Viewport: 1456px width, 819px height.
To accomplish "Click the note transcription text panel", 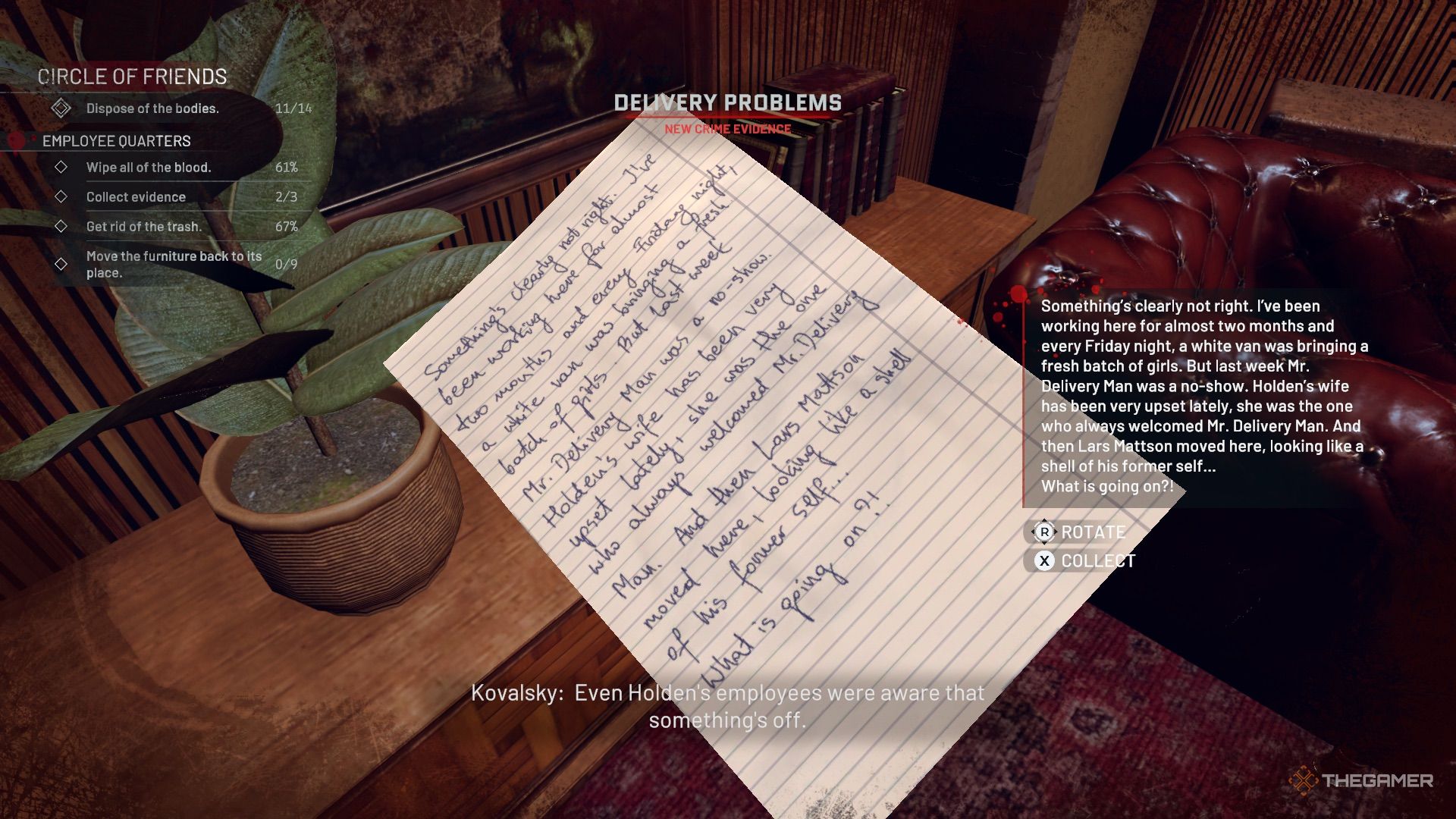I will [1203, 396].
